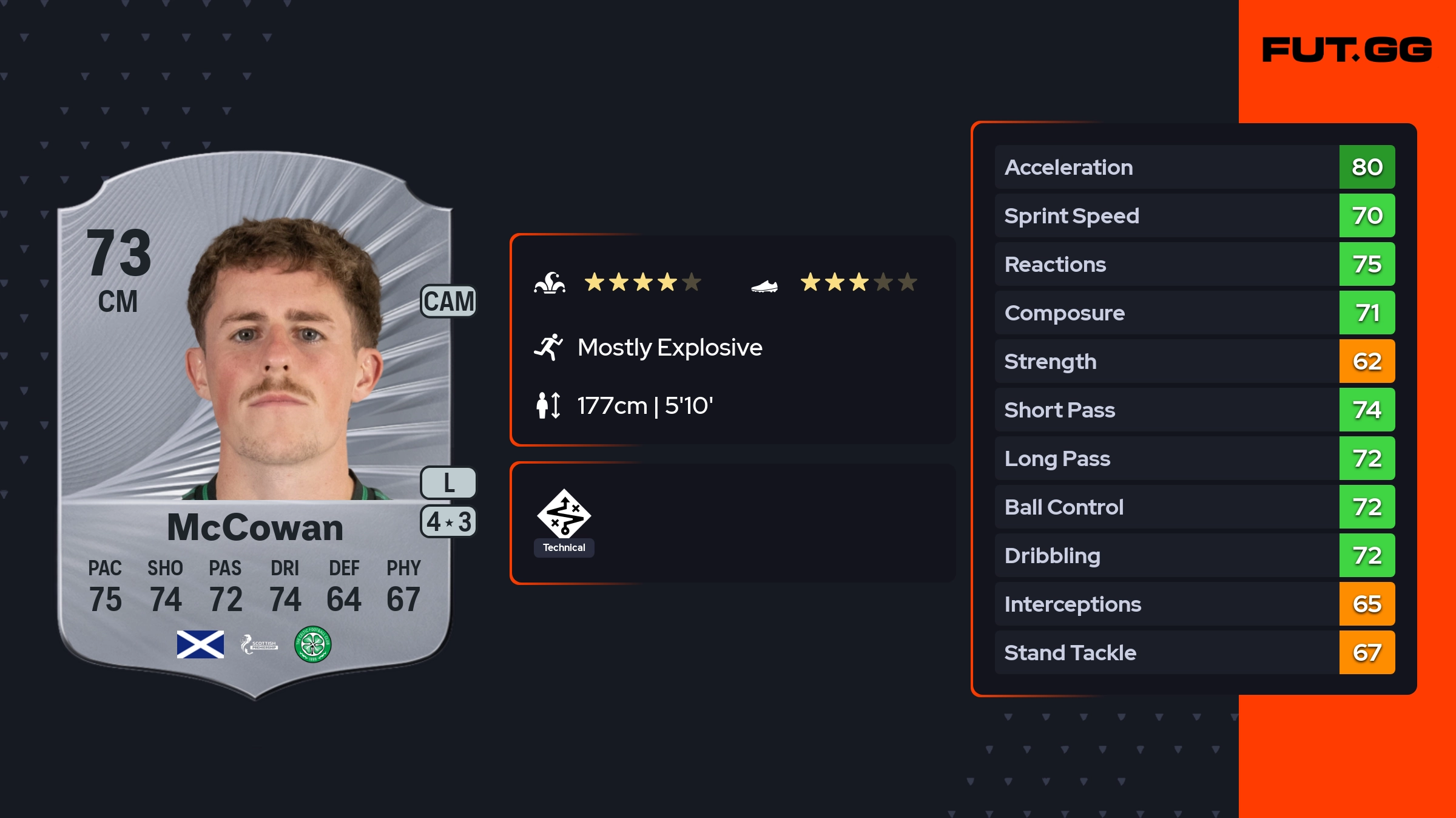This screenshot has height=818, width=1456.
Task: Click the skill moves star rating
Action: [x=642, y=282]
